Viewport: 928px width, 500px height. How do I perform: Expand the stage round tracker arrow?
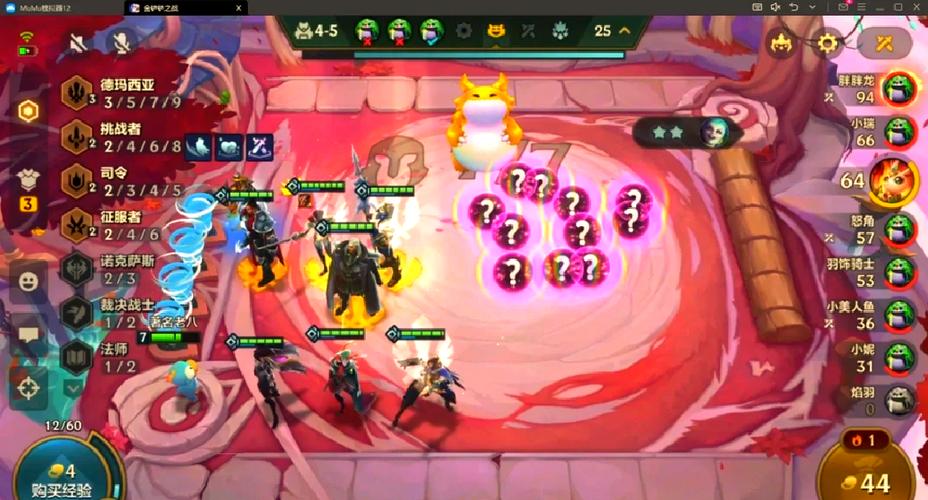pyautogui.click(x=626, y=30)
